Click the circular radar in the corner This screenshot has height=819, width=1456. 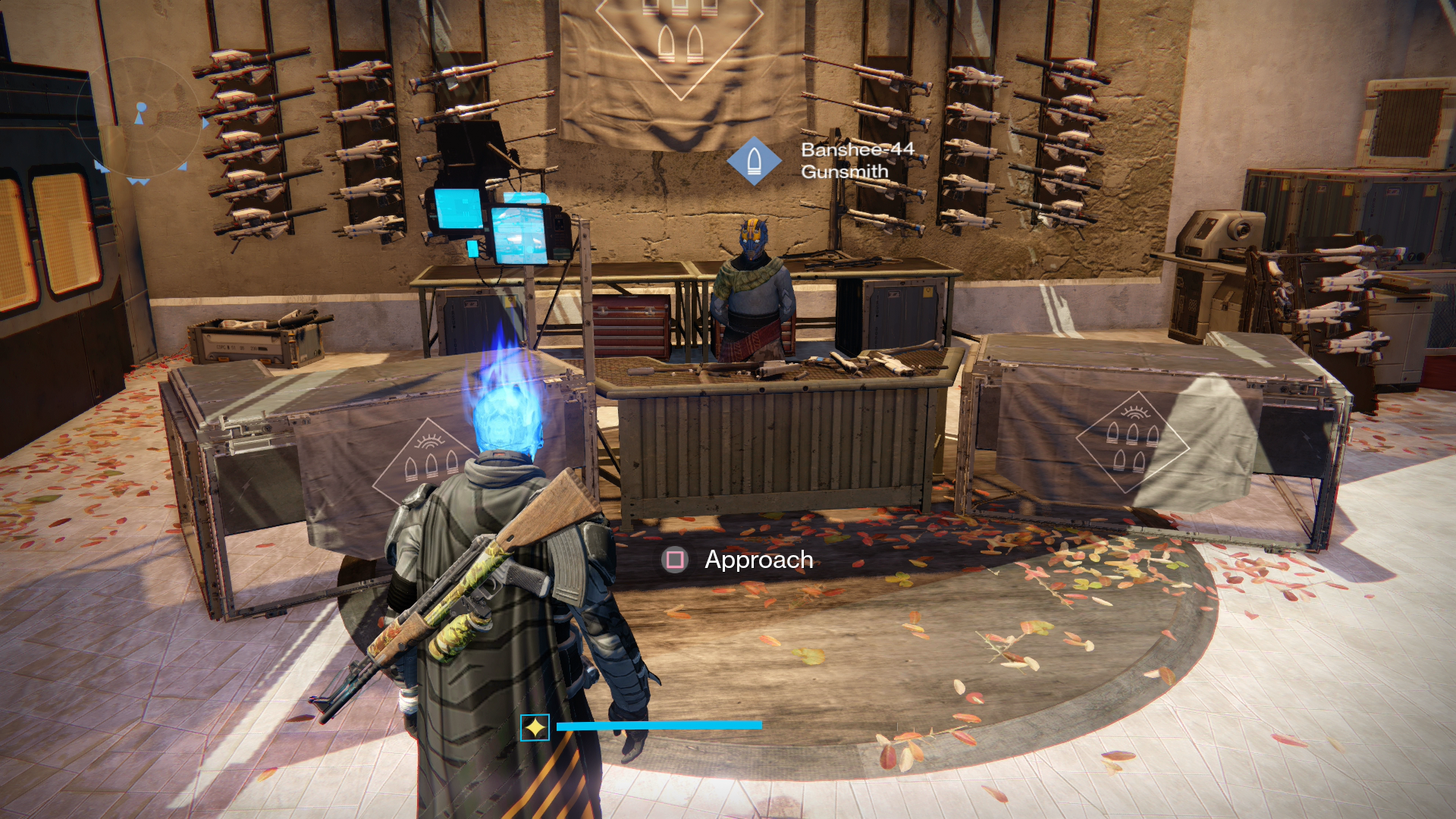[x=140, y=119]
